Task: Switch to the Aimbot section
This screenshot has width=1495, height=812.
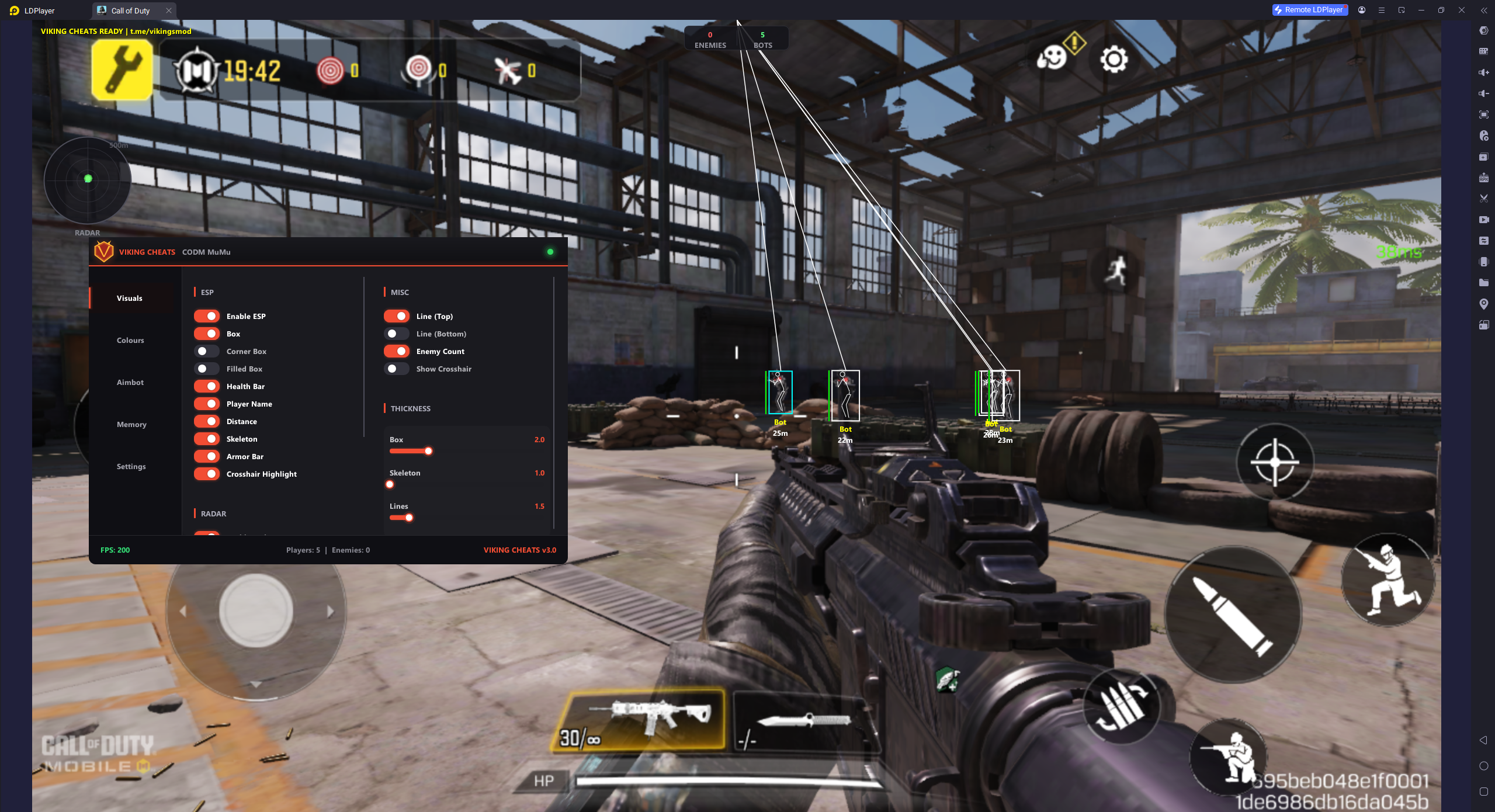Action: 130,382
